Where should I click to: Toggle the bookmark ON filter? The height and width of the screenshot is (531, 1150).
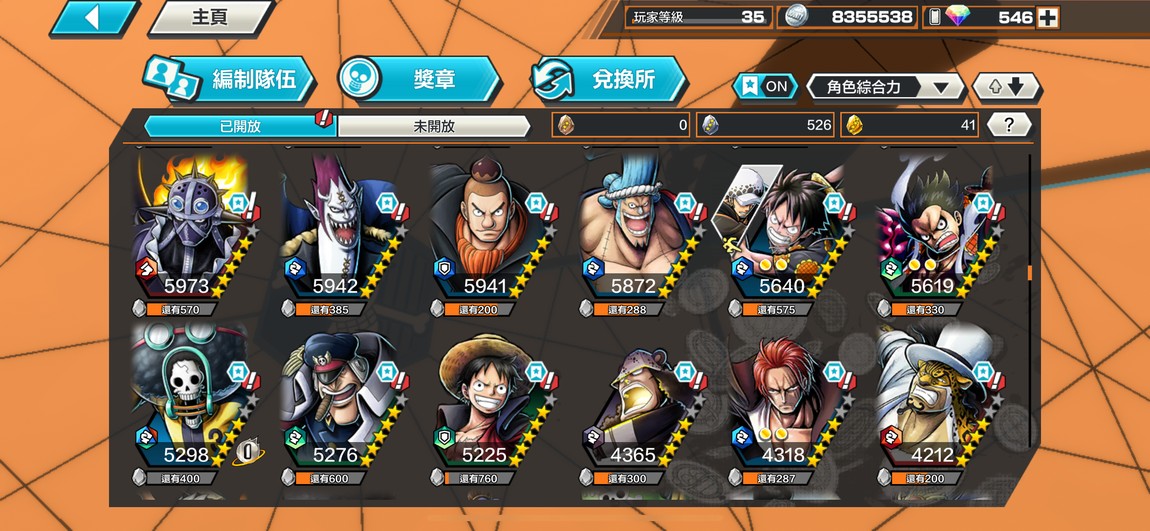pos(765,86)
